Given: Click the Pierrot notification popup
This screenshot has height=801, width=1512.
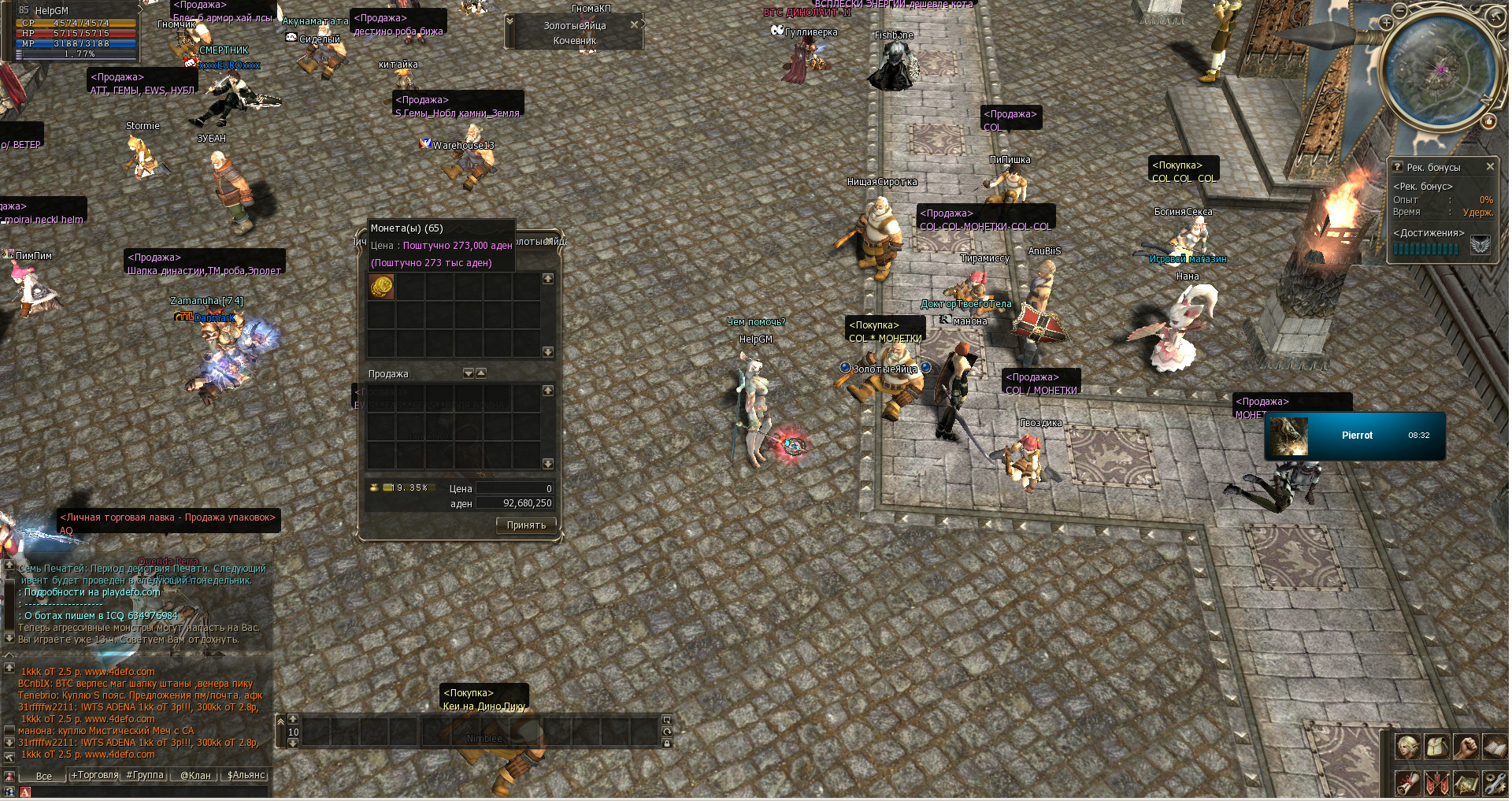Looking at the screenshot, I should [1354, 436].
